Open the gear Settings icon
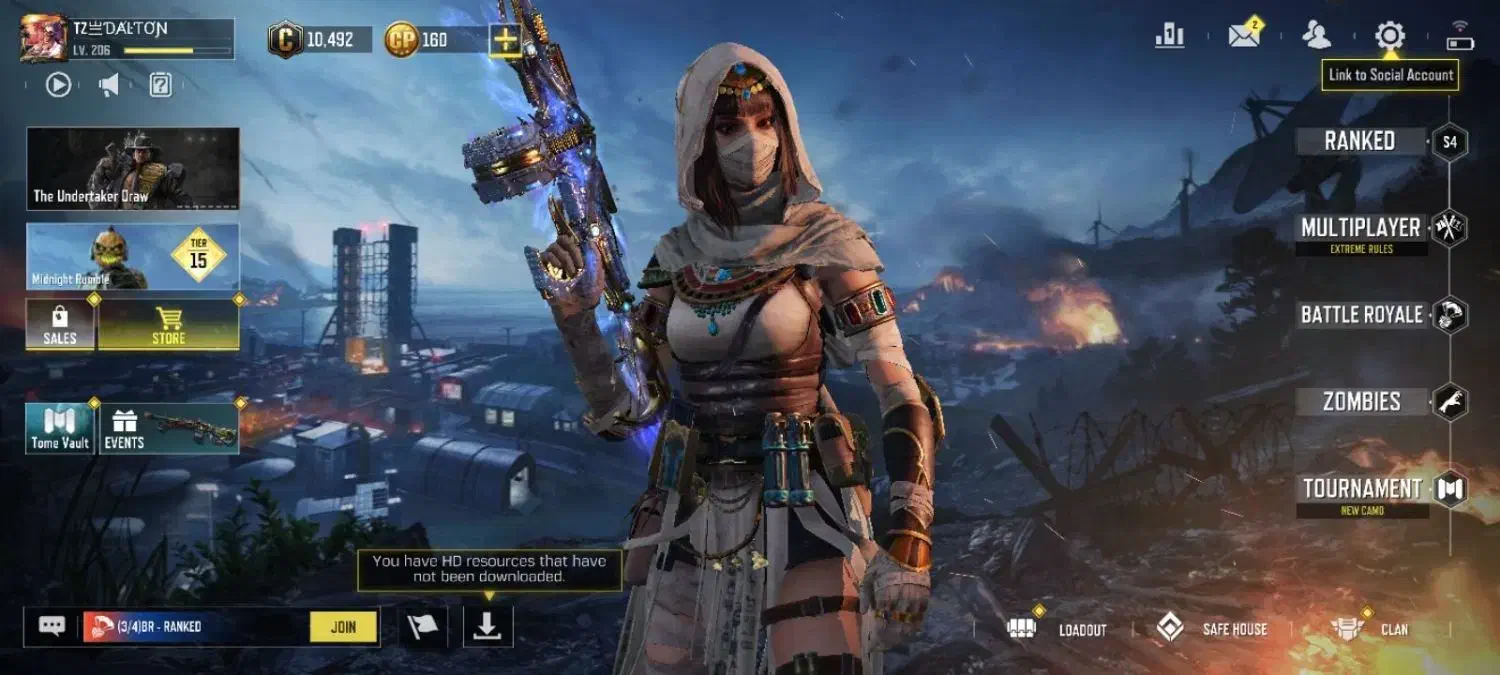 pyautogui.click(x=1389, y=36)
